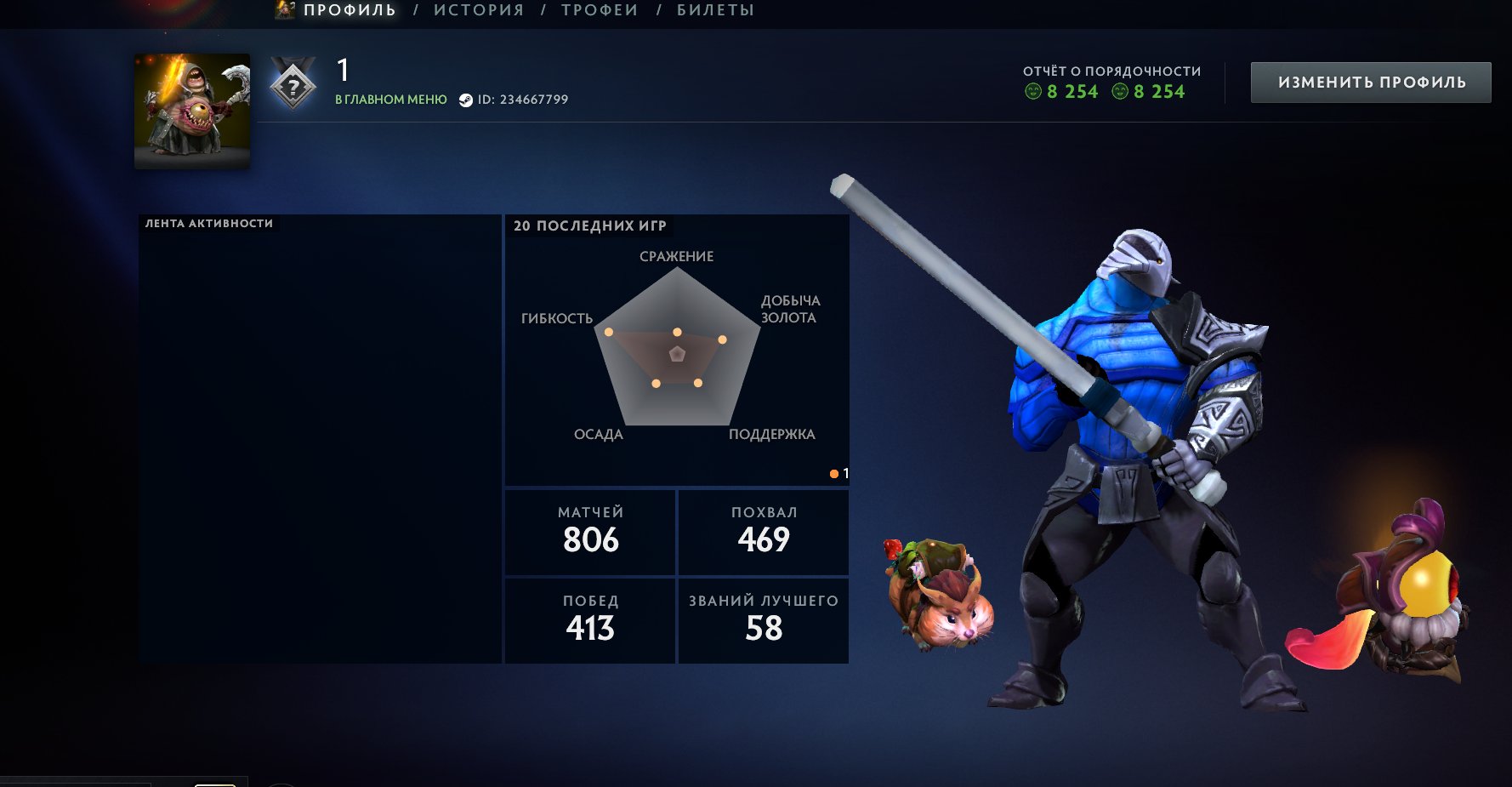Open the ОТЧЁТ О ПОРЯДОЧНОСТИ report

click(x=1111, y=71)
